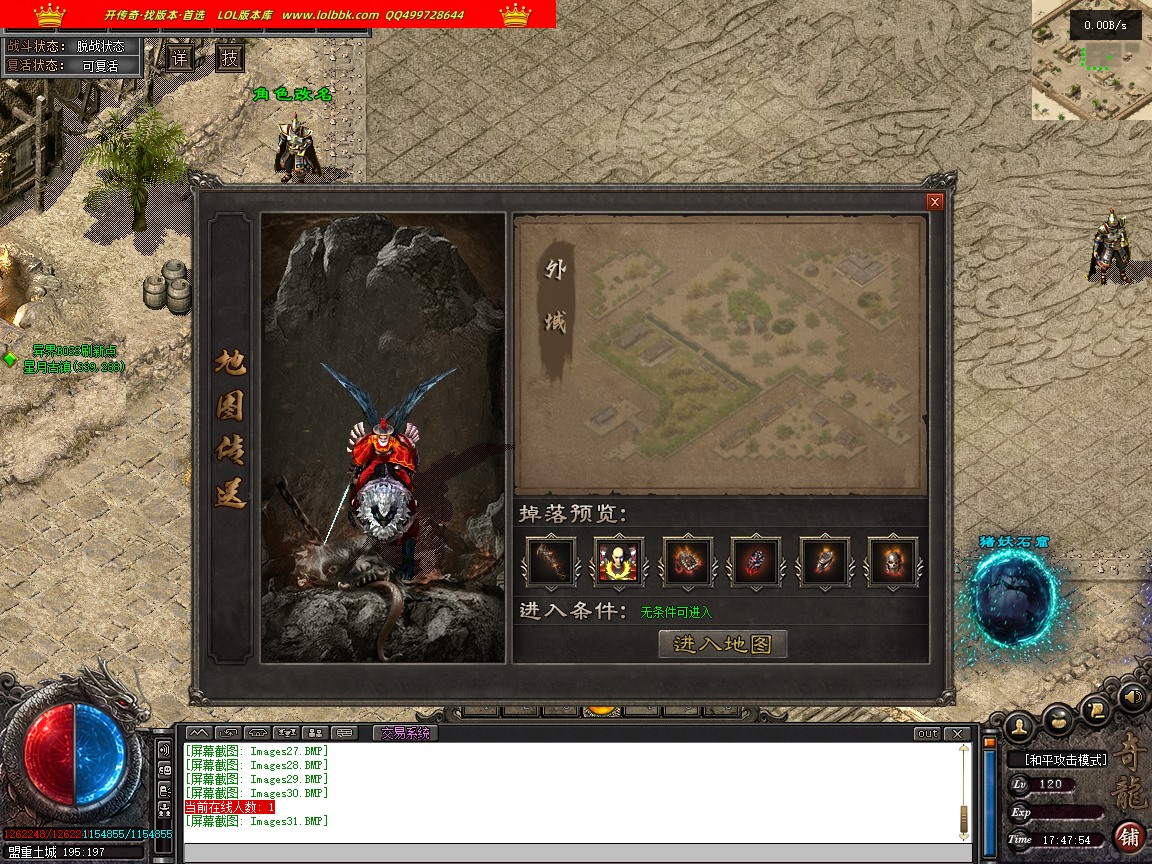1152x864 pixels.
Task: Close the map teleport window
Action: coord(935,202)
